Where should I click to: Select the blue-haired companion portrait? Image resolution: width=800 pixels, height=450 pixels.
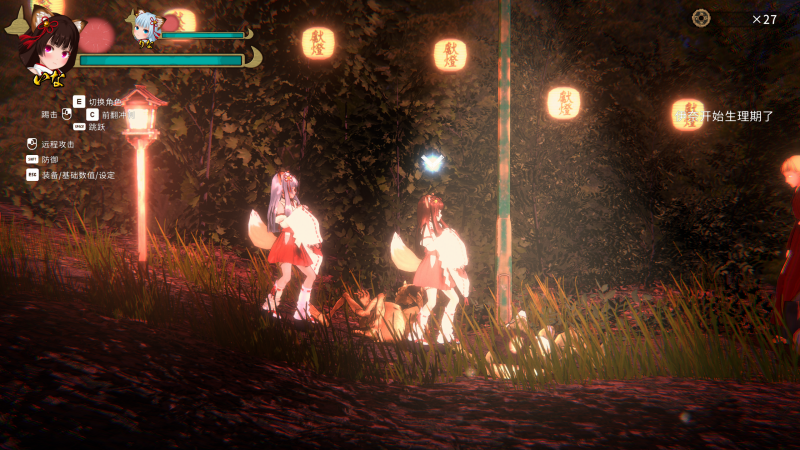tap(146, 28)
